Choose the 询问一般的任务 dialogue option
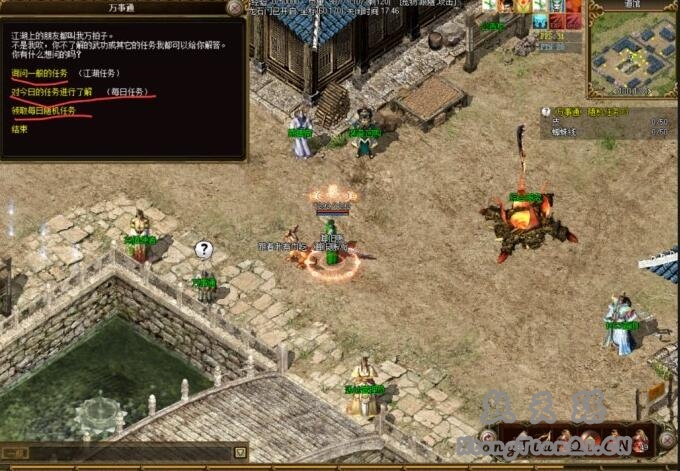680x471 pixels. 34,73
